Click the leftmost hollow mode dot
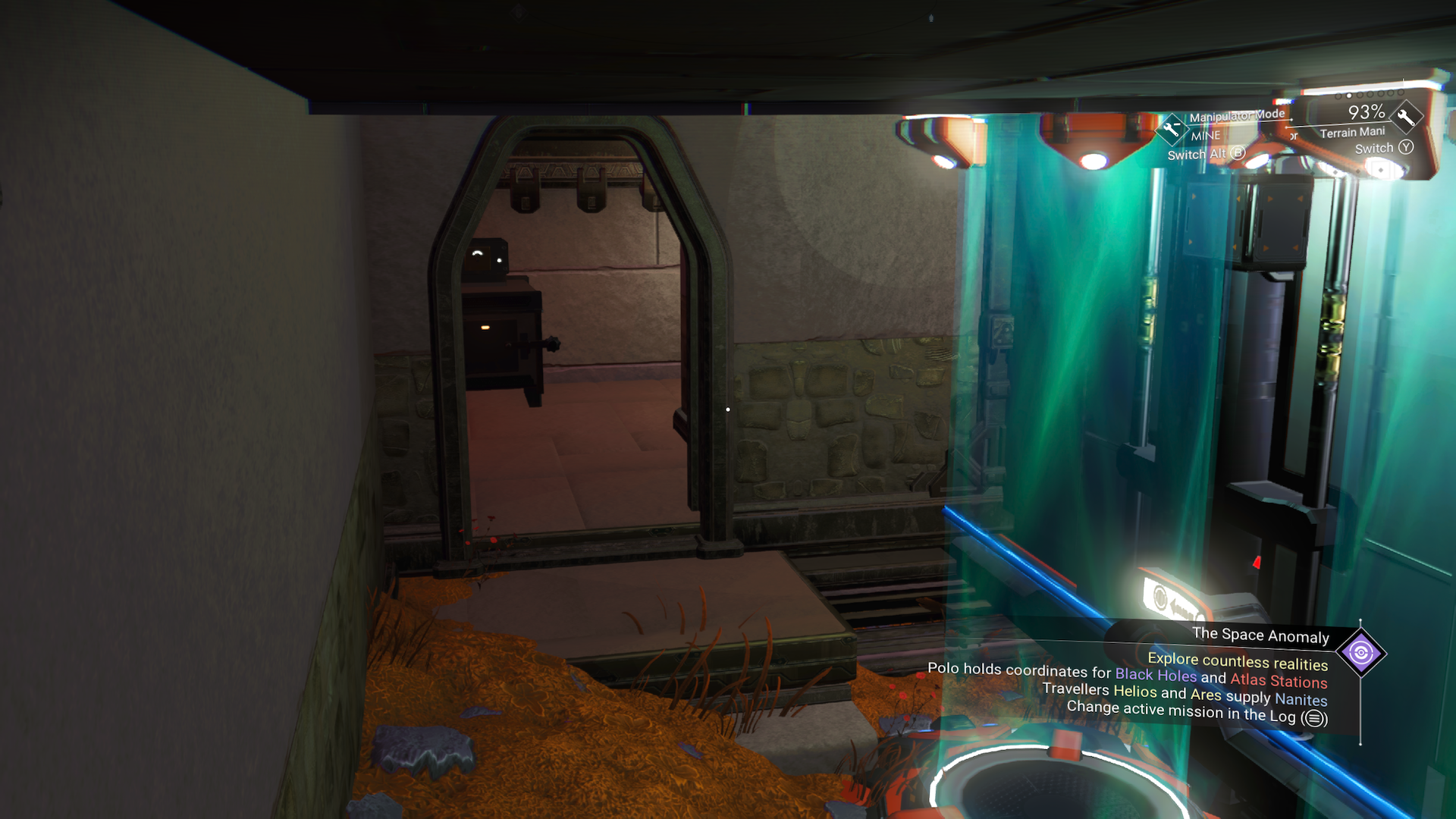This screenshot has width=1456, height=819. (x=1338, y=96)
